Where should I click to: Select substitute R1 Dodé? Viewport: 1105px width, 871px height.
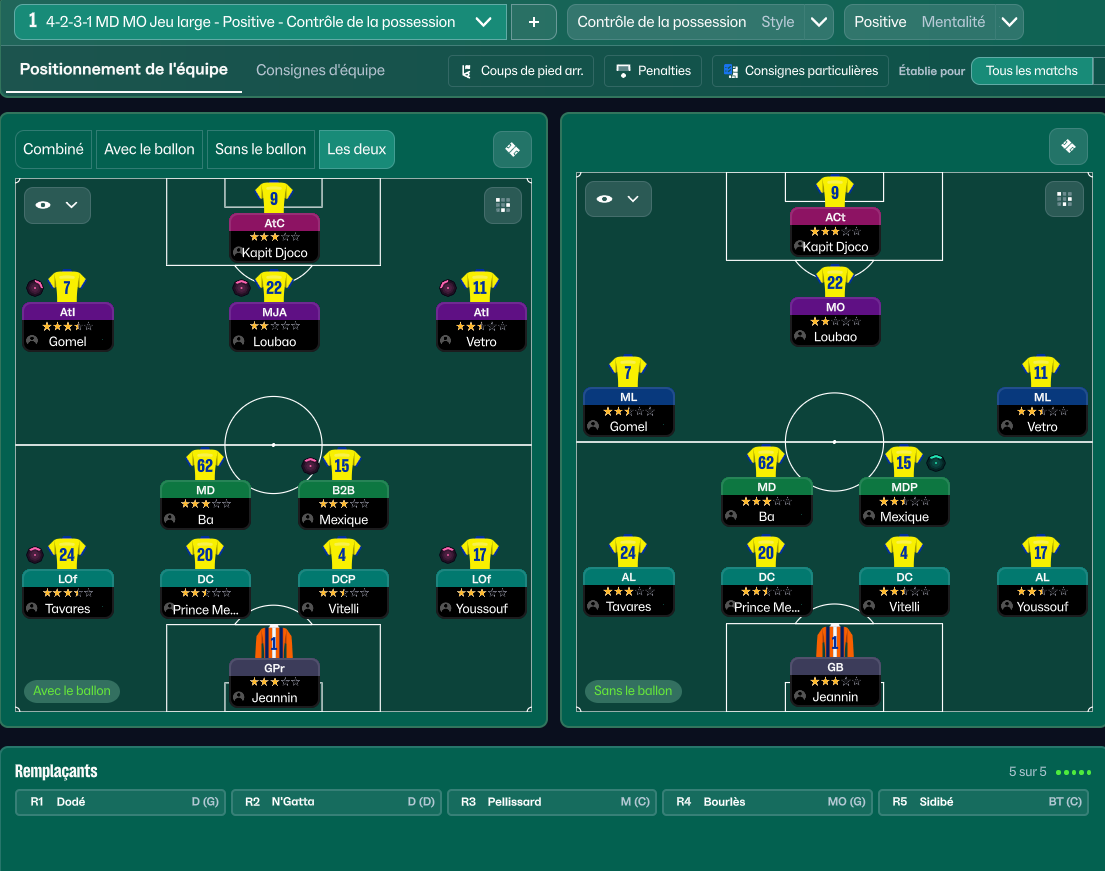[124, 802]
